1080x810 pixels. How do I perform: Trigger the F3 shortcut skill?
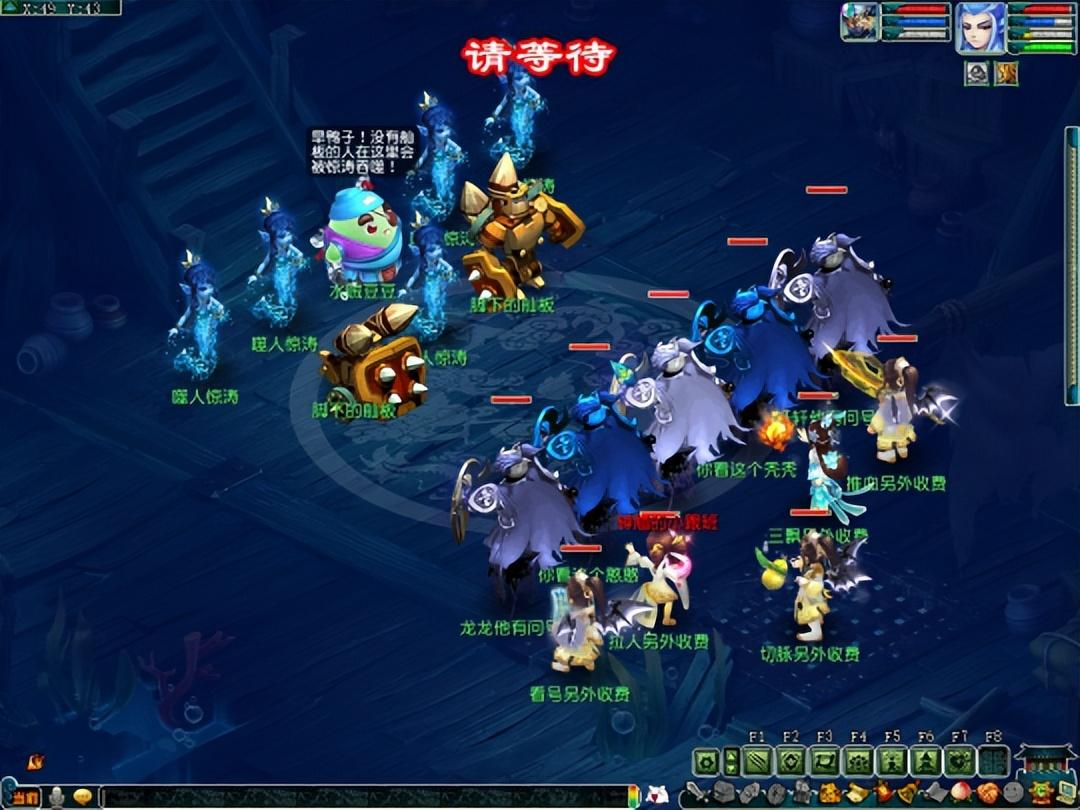[825, 762]
